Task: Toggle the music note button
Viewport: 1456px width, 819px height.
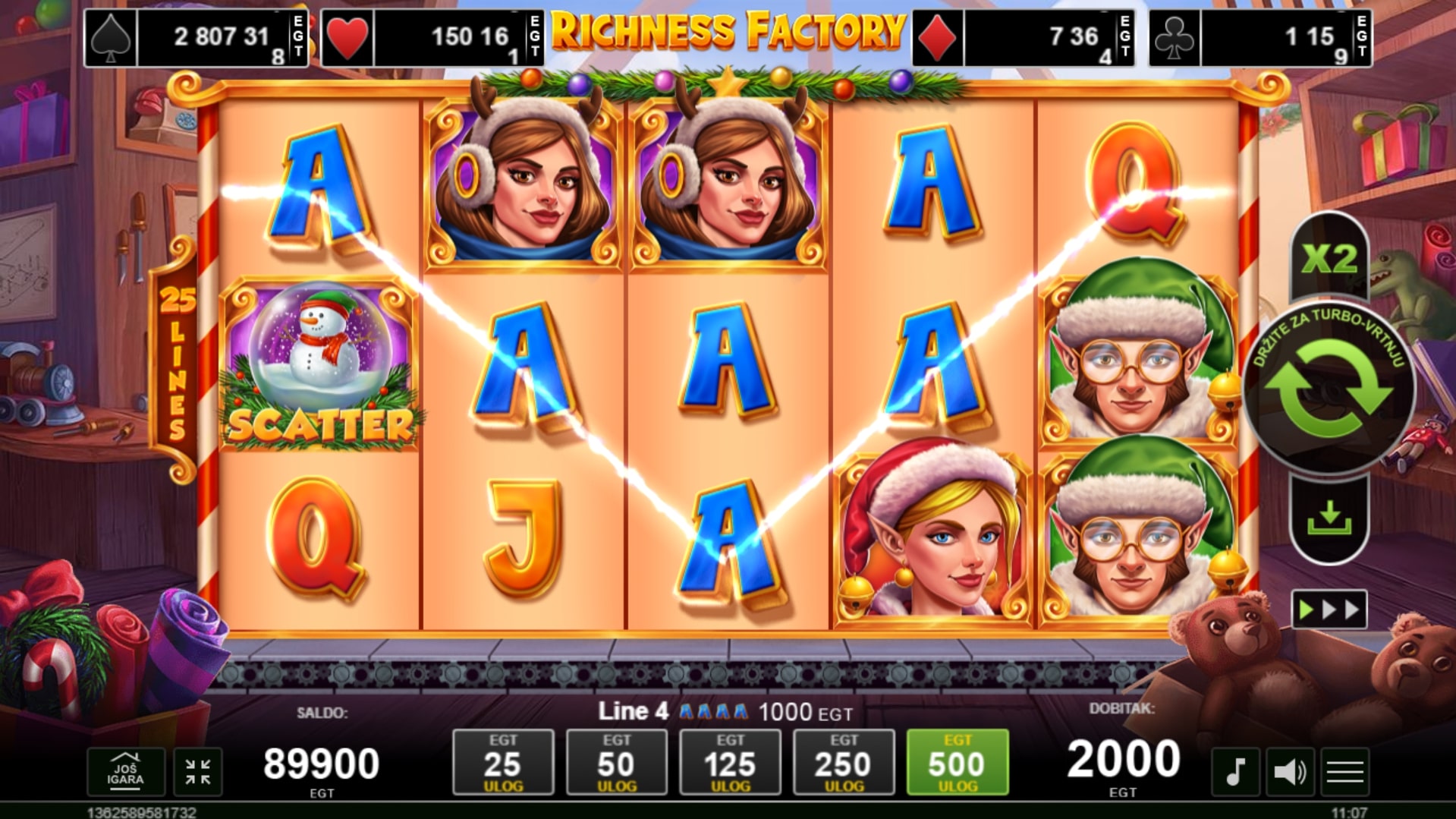Action: click(x=1235, y=772)
